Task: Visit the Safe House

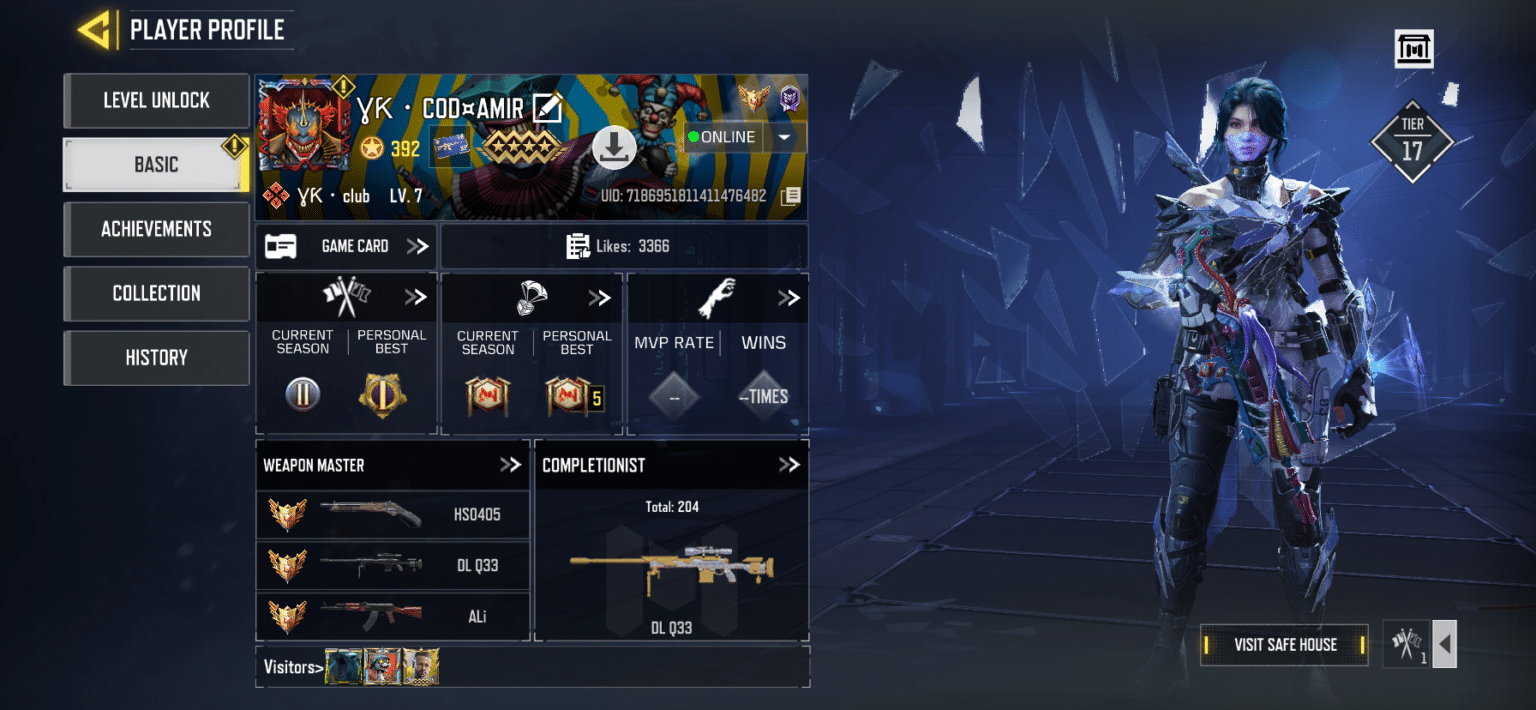Action: 1284,645
